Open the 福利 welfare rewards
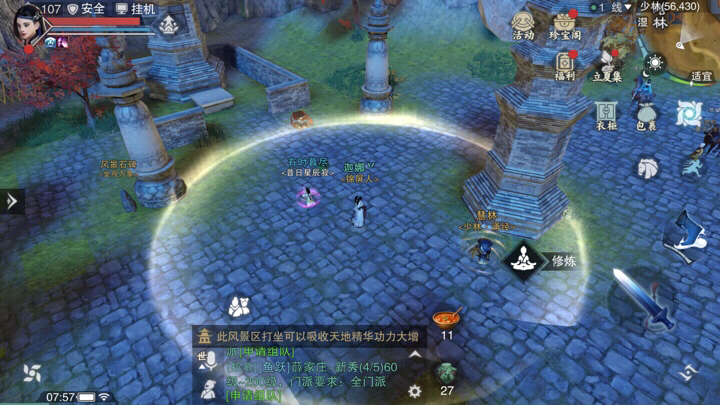Screen dimensions: 720x405 pos(564,64)
